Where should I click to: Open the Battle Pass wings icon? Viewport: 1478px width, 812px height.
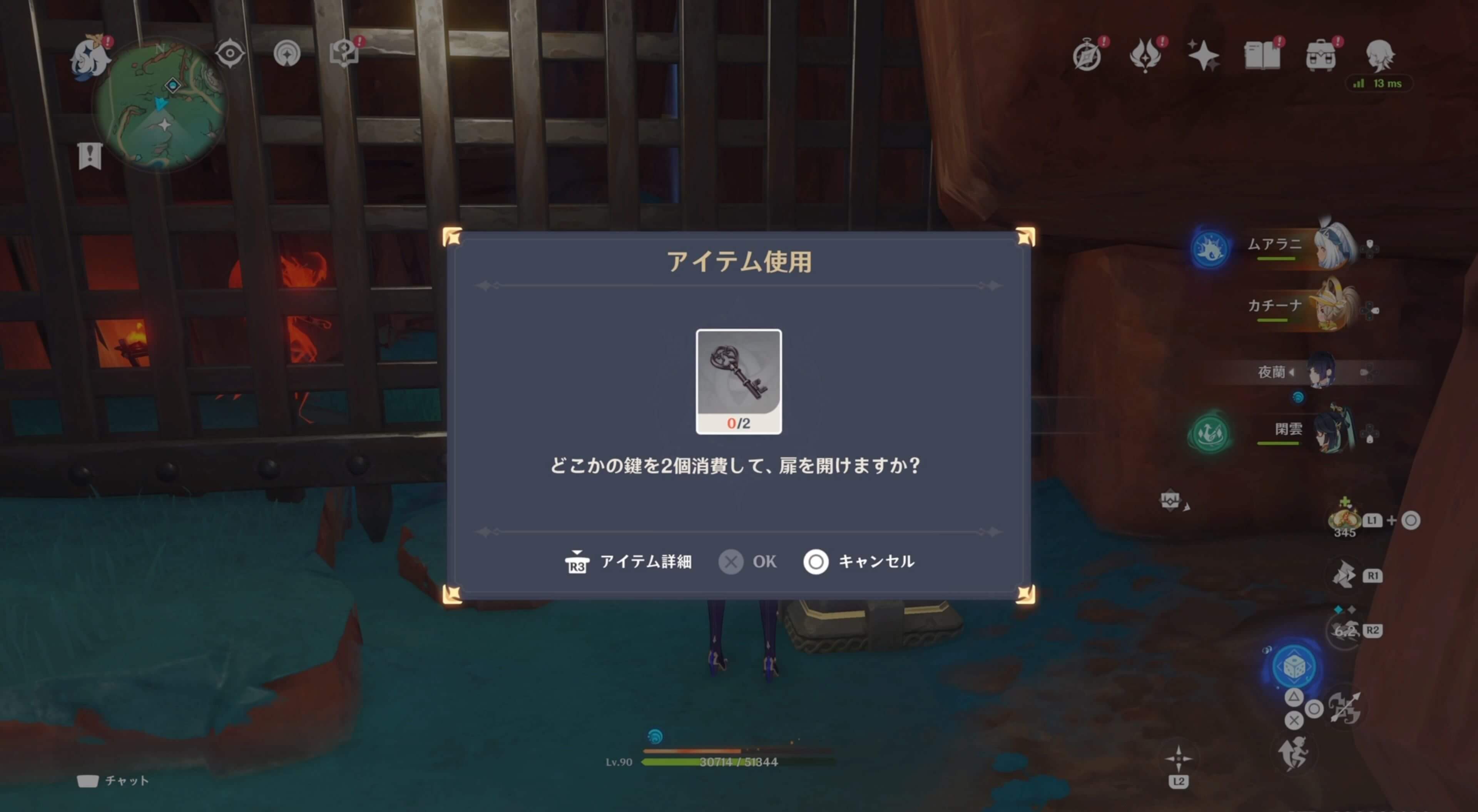pos(1146,55)
